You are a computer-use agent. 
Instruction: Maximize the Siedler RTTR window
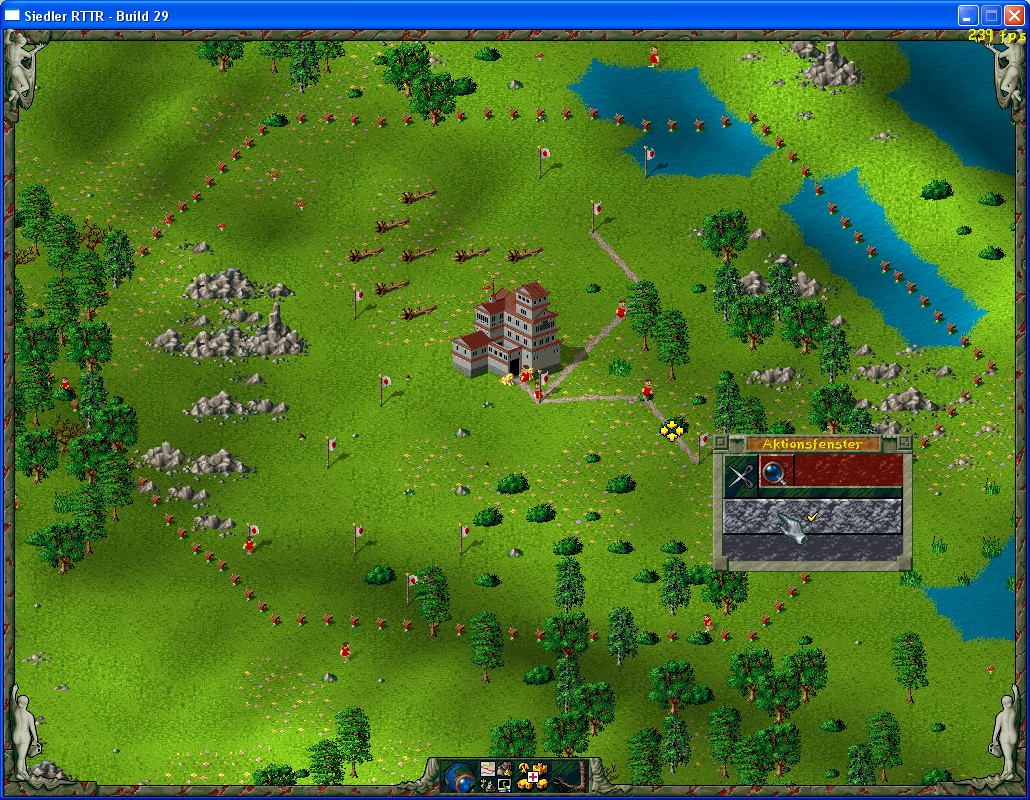(990, 15)
